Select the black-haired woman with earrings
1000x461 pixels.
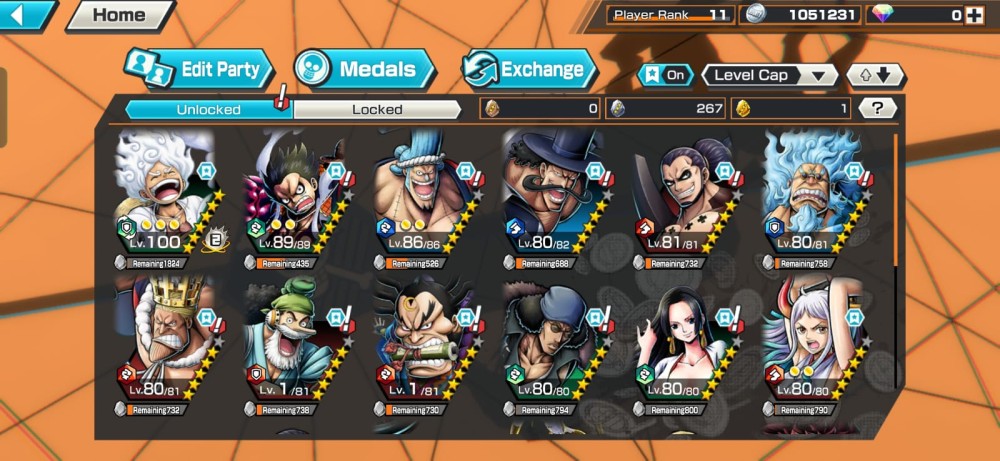(x=682, y=340)
